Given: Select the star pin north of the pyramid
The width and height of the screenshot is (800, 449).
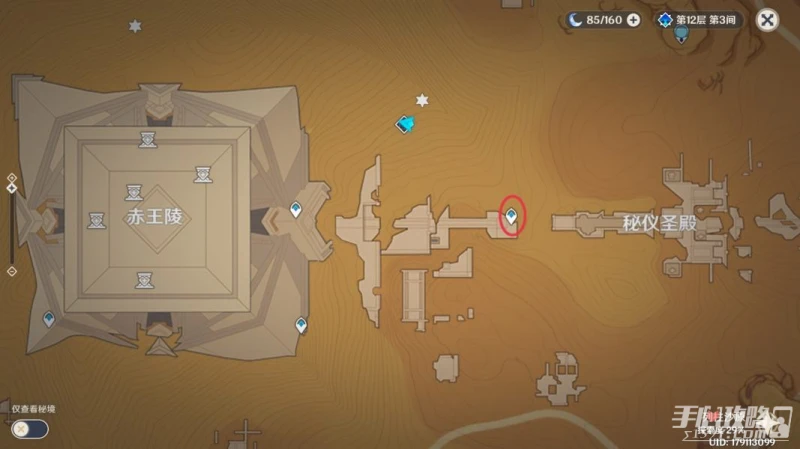Looking at the screenshot, I should click(x=135, y=26).
